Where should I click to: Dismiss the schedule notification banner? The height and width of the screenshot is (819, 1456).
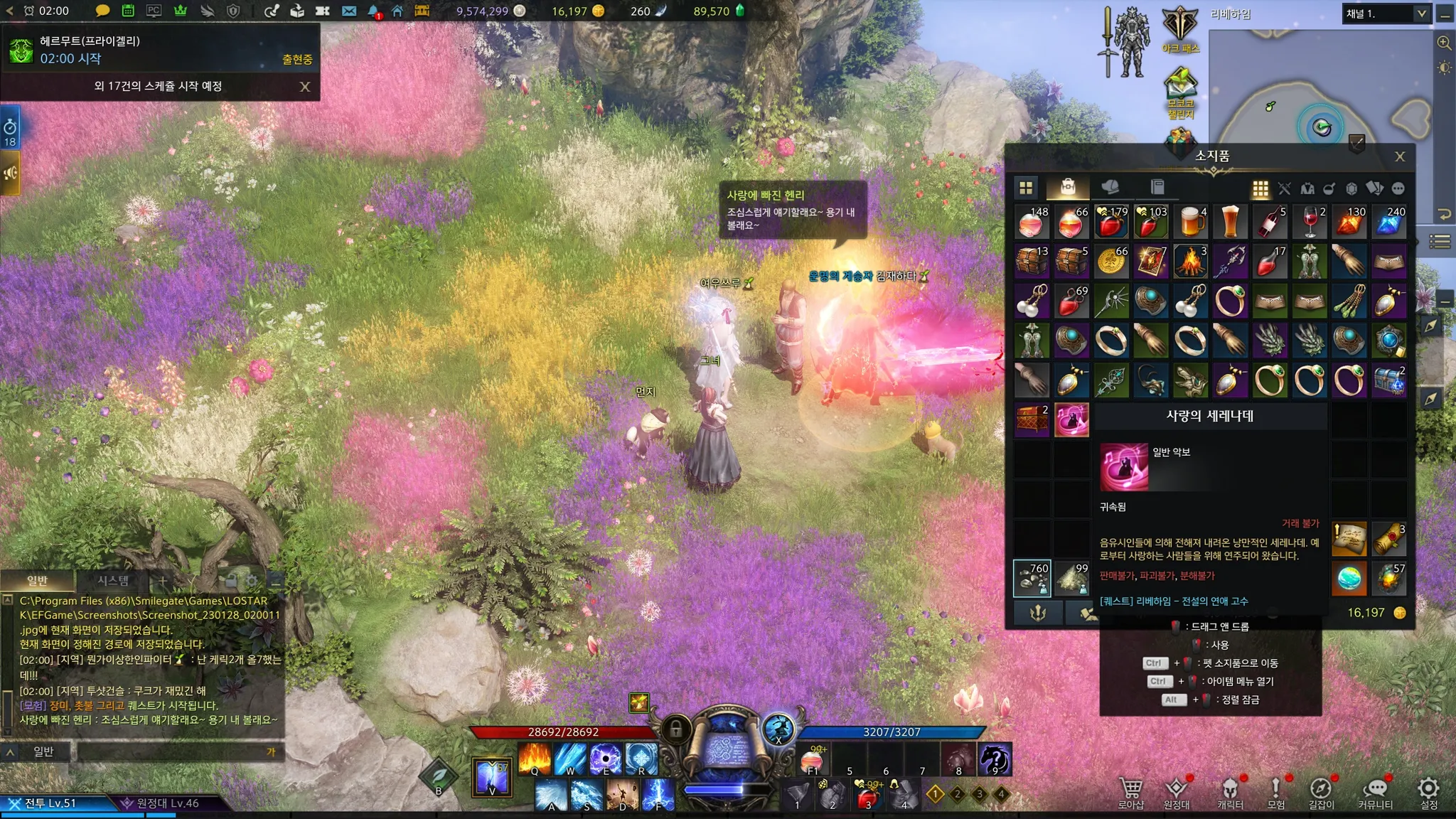coord(305,87)
